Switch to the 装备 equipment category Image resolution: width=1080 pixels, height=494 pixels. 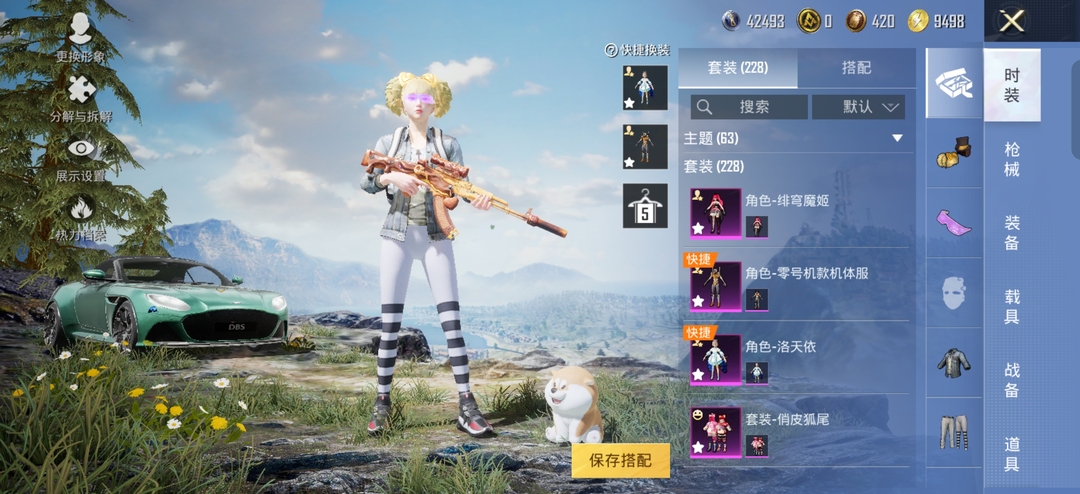pyautogui.click(x=1012, y=233)
